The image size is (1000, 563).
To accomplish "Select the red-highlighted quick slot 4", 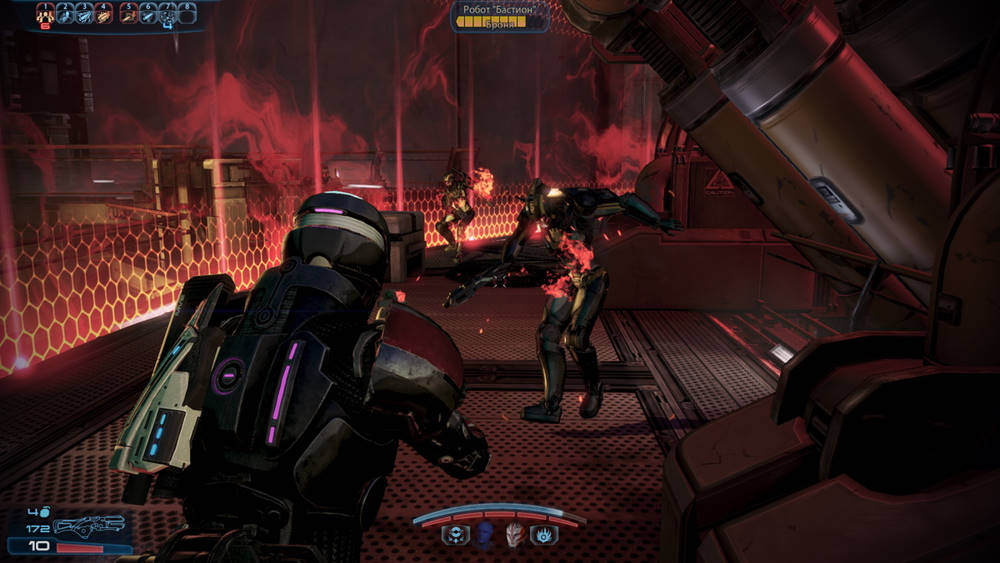I will [x=106, y=13].
